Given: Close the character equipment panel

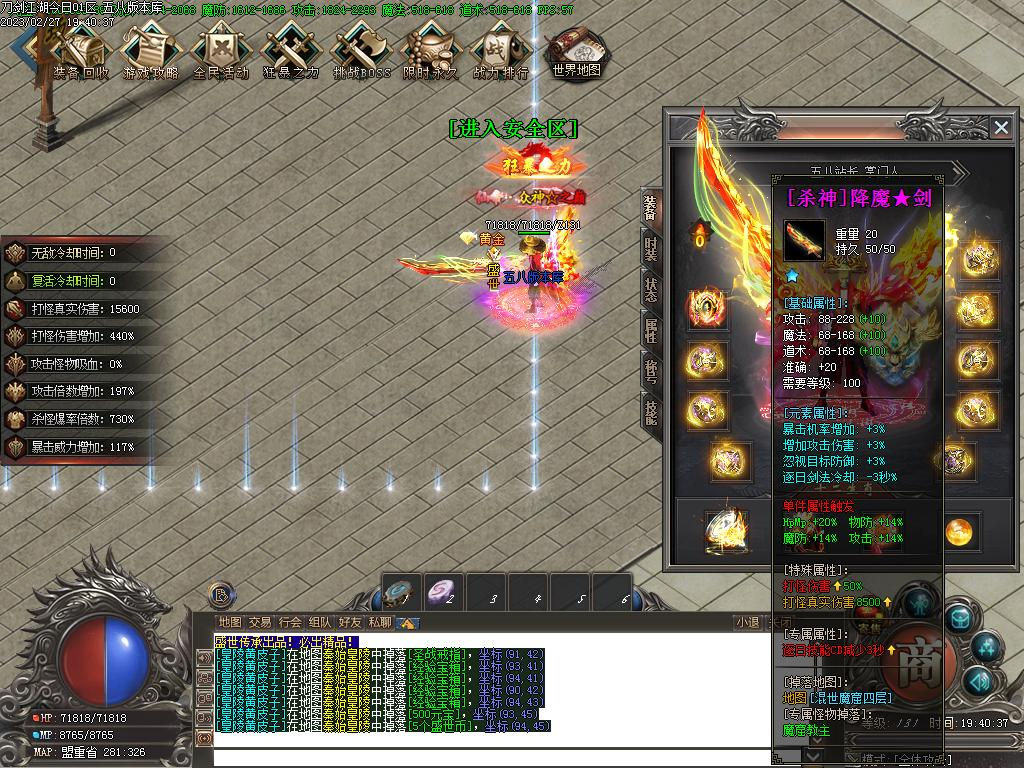Looking at the screenshot, I should pyautogui.click(x=1001, y=127).
